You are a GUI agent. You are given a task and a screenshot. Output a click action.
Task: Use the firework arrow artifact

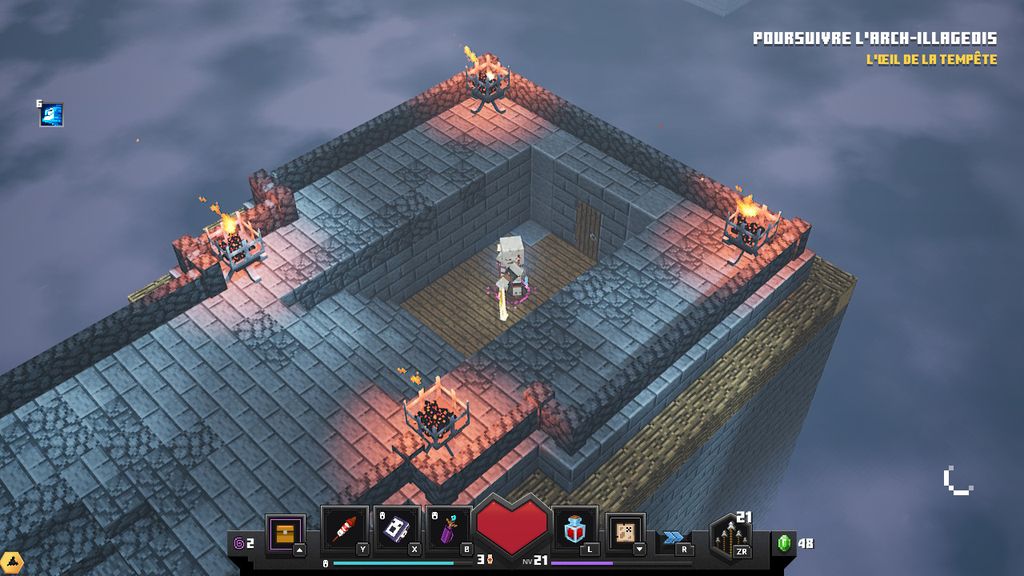point(344,529)
